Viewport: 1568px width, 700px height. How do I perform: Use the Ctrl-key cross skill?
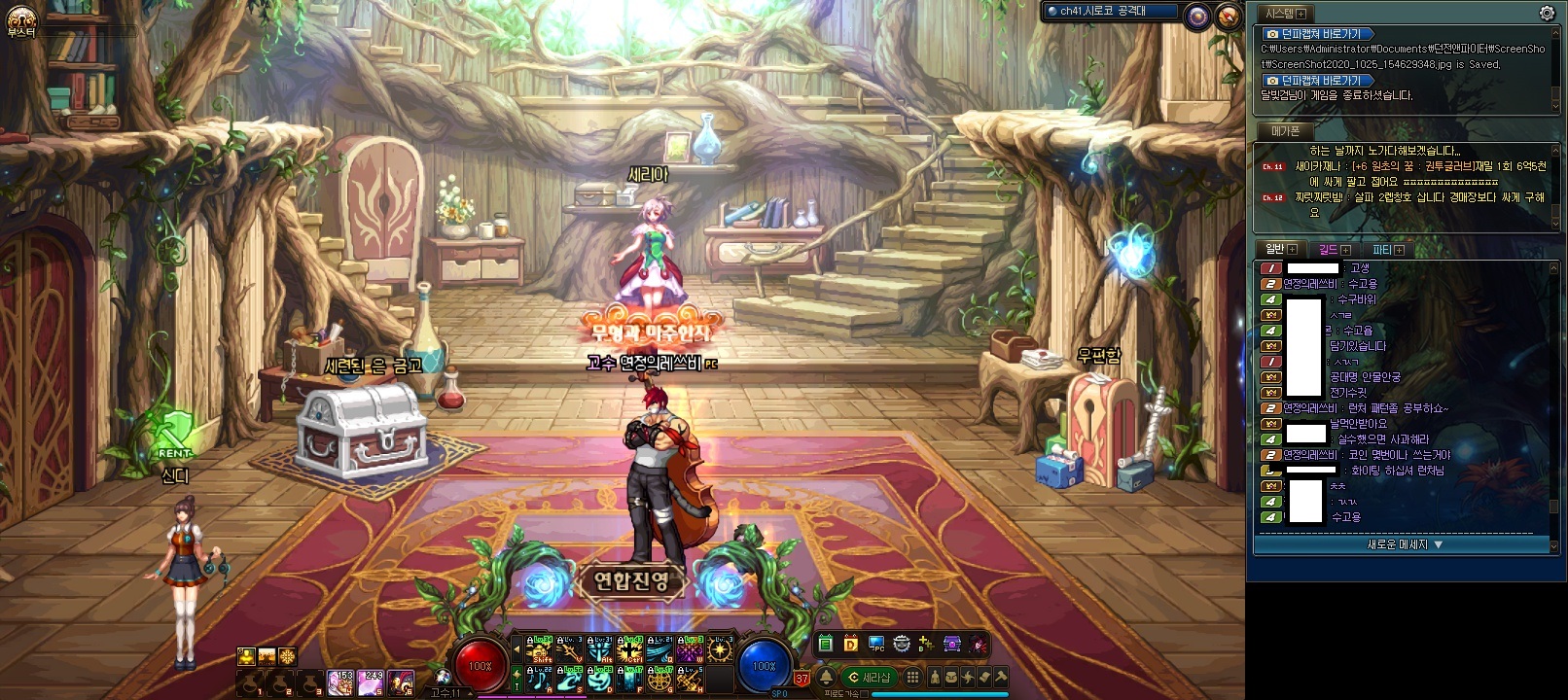pos(630,648)
